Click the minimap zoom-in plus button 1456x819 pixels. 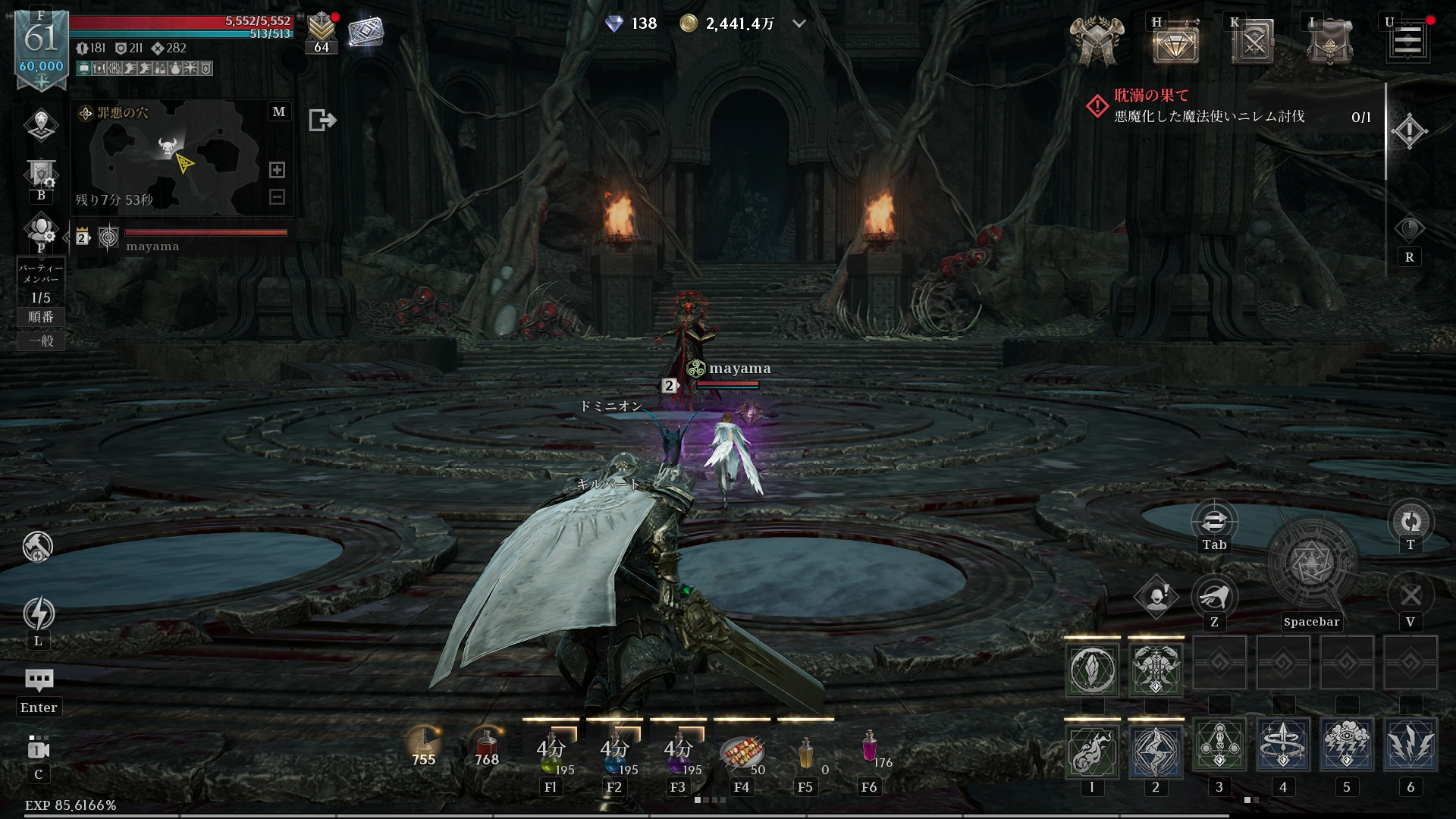point(278,170)
